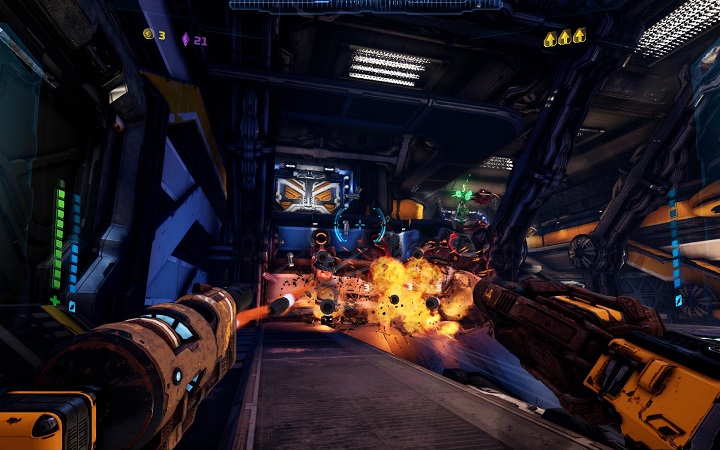The width and height of the screenshot is (720, 450).
Task: Click the purple crystal currency icon
Action: tap(185, 39)
